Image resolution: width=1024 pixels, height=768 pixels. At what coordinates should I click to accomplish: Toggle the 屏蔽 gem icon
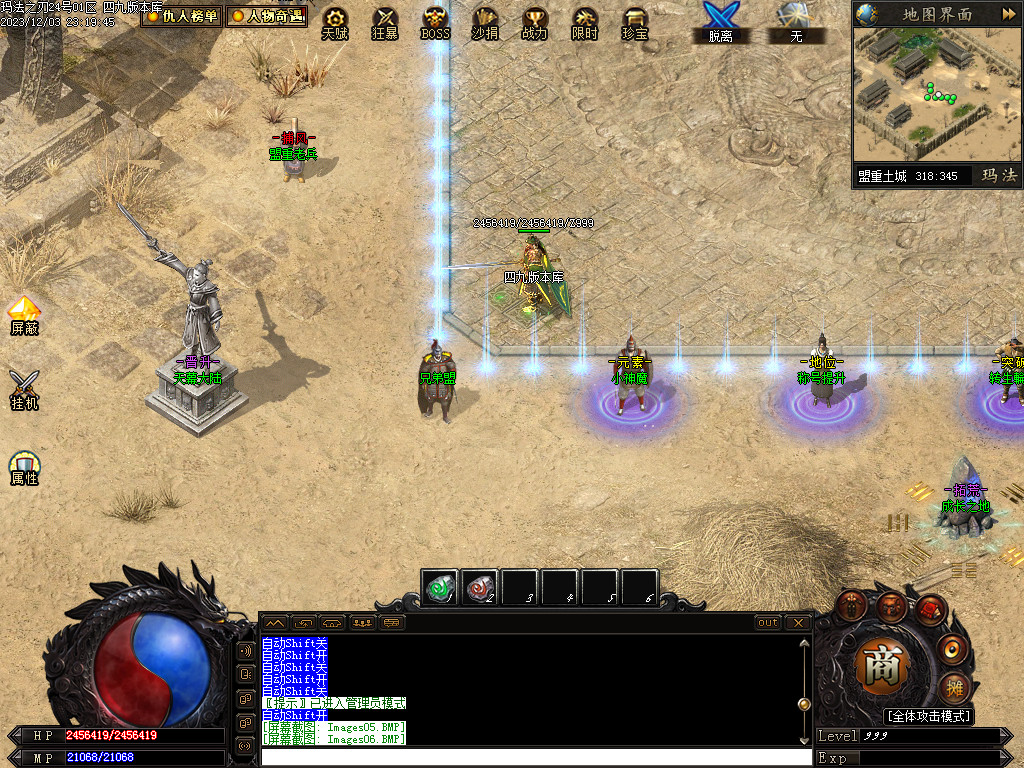[x=24, y=313]
